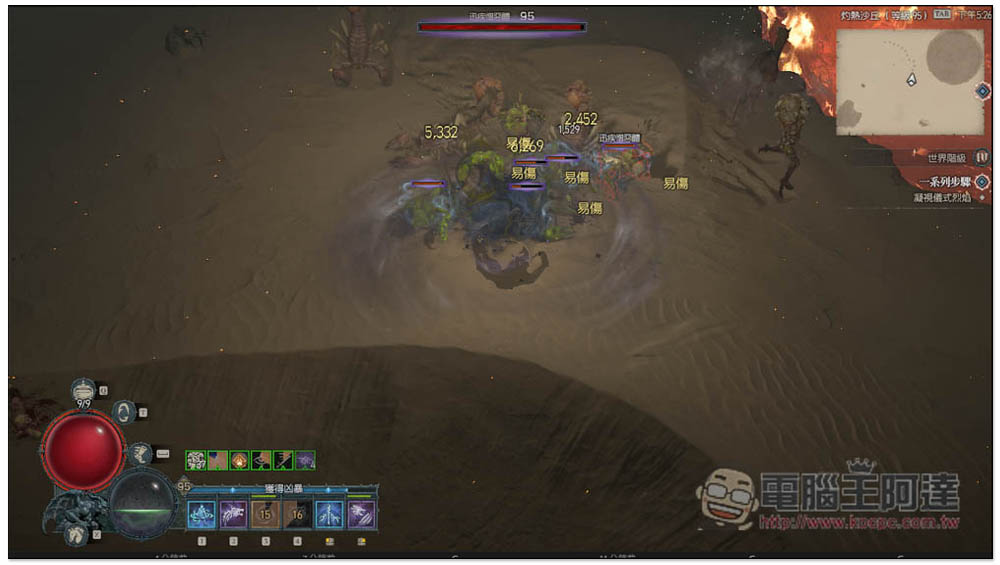Viewport: 1000px width, 565px height.
Task: Select the 凝視儀式烈焰 quest objective
Action: [x=942, y=198]
